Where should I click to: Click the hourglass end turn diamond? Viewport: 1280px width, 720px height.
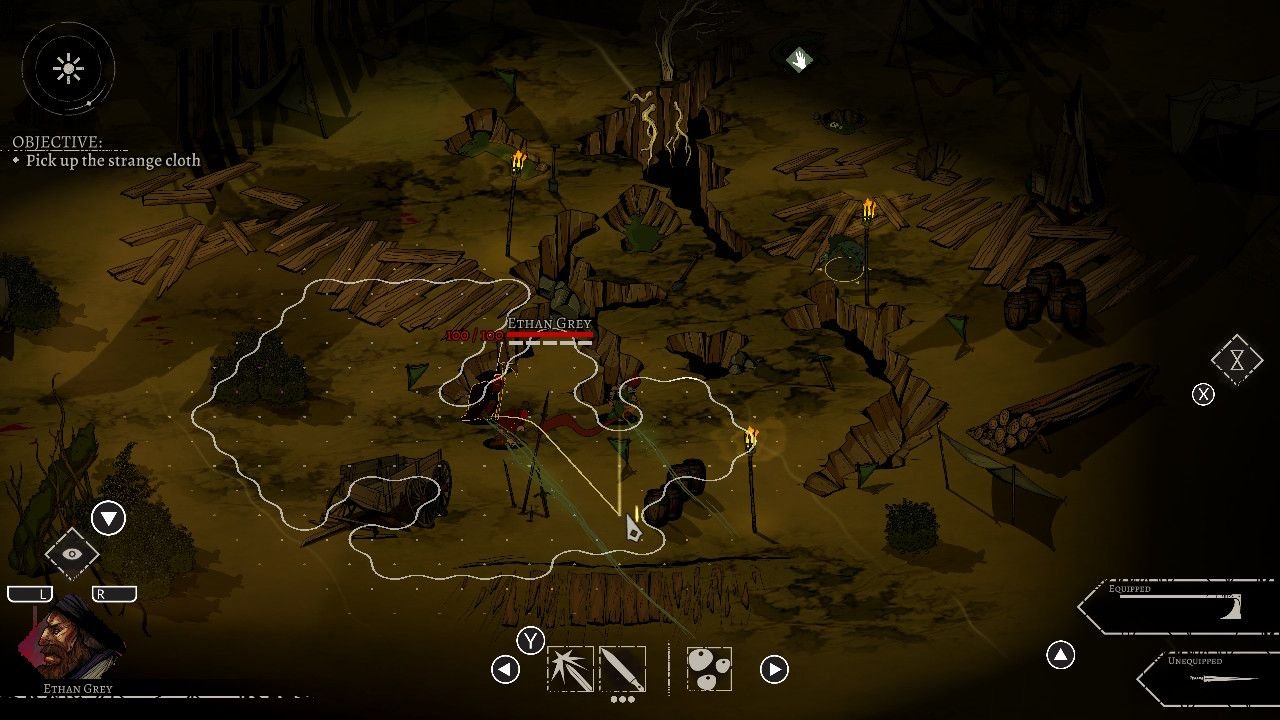tap(1237, 360)
